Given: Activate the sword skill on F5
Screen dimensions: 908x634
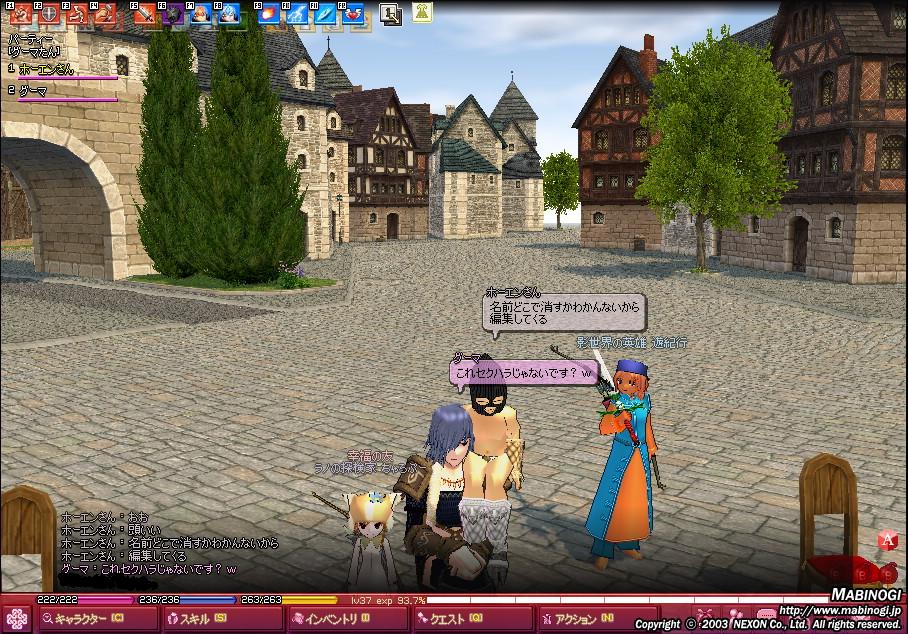Looking at the screenshot, I should (x=144, y=14).
